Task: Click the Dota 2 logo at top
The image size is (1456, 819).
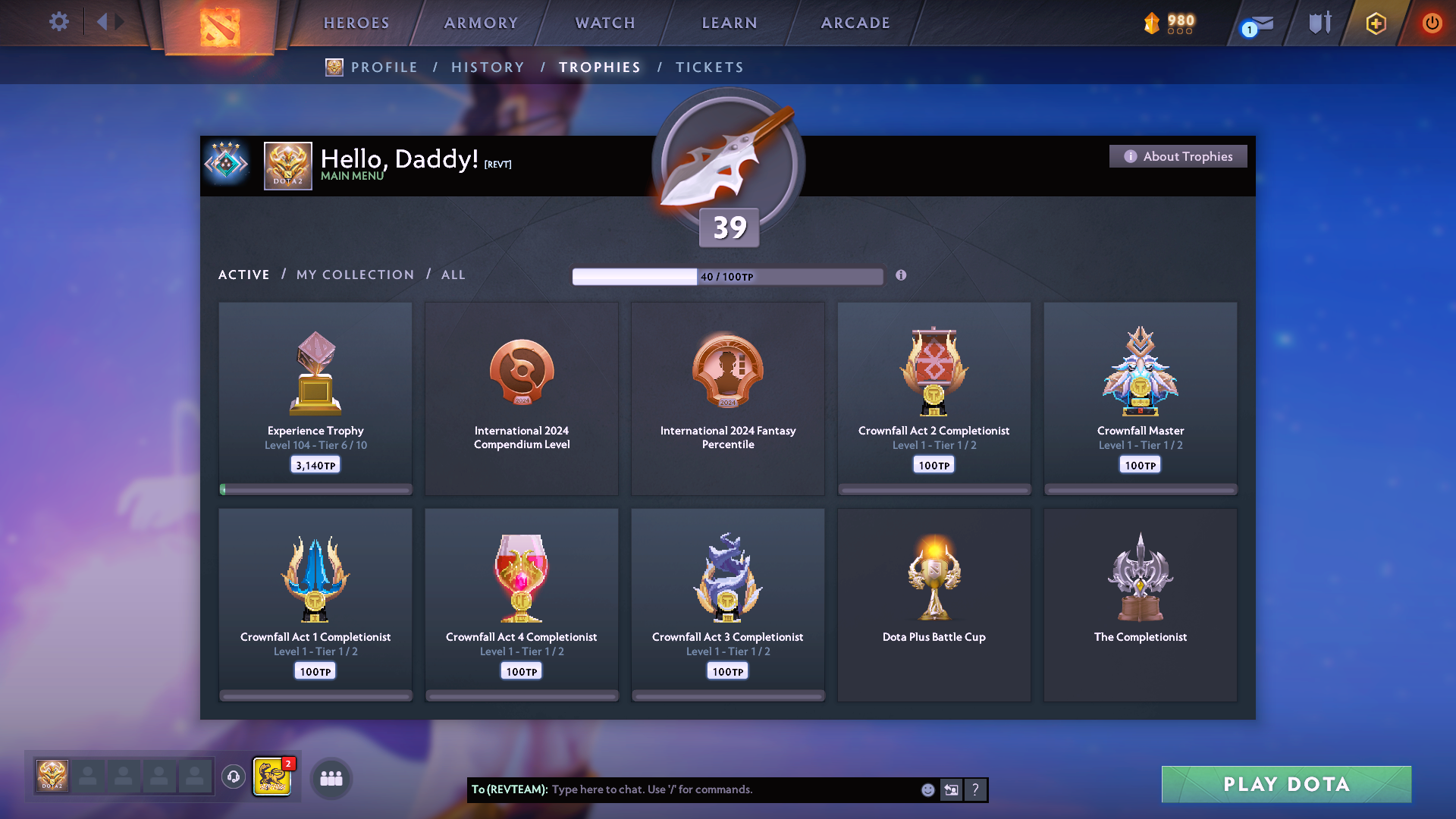Action: (221, 25)
